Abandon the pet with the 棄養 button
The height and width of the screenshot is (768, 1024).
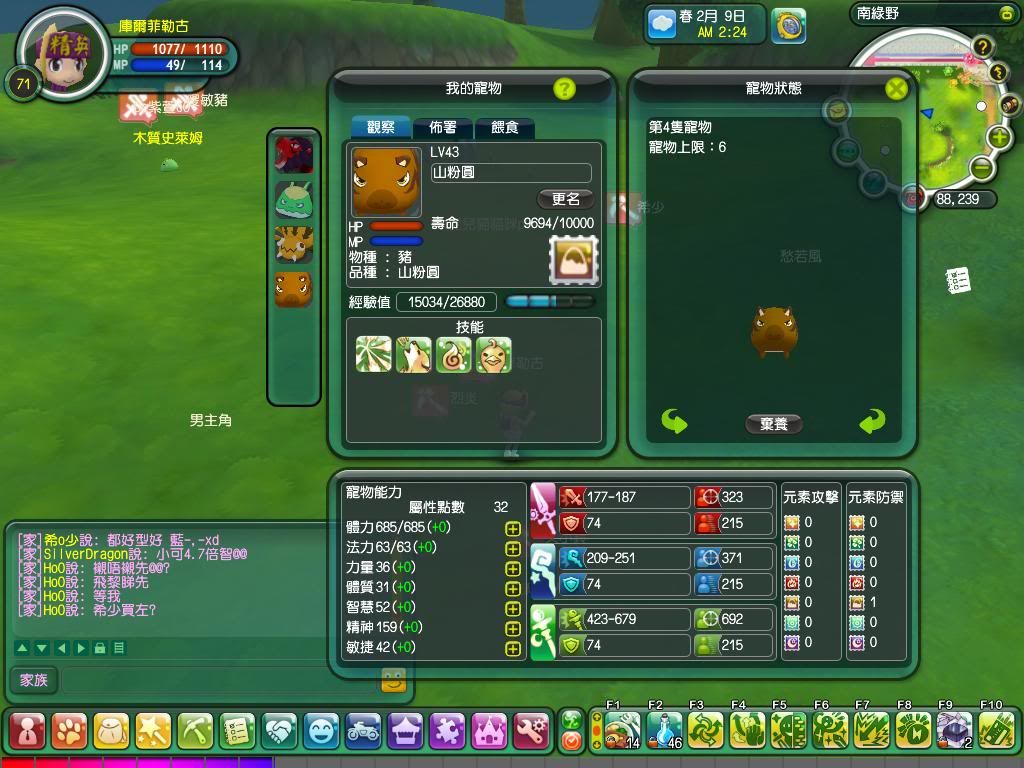pos(774,424)
